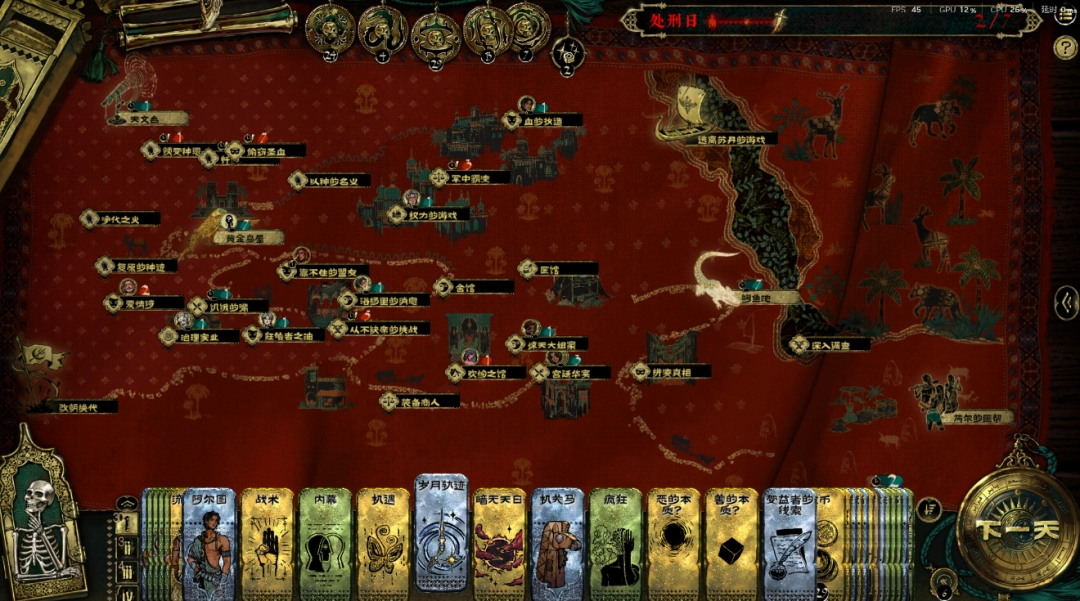Open the question mark help button

1066,46
